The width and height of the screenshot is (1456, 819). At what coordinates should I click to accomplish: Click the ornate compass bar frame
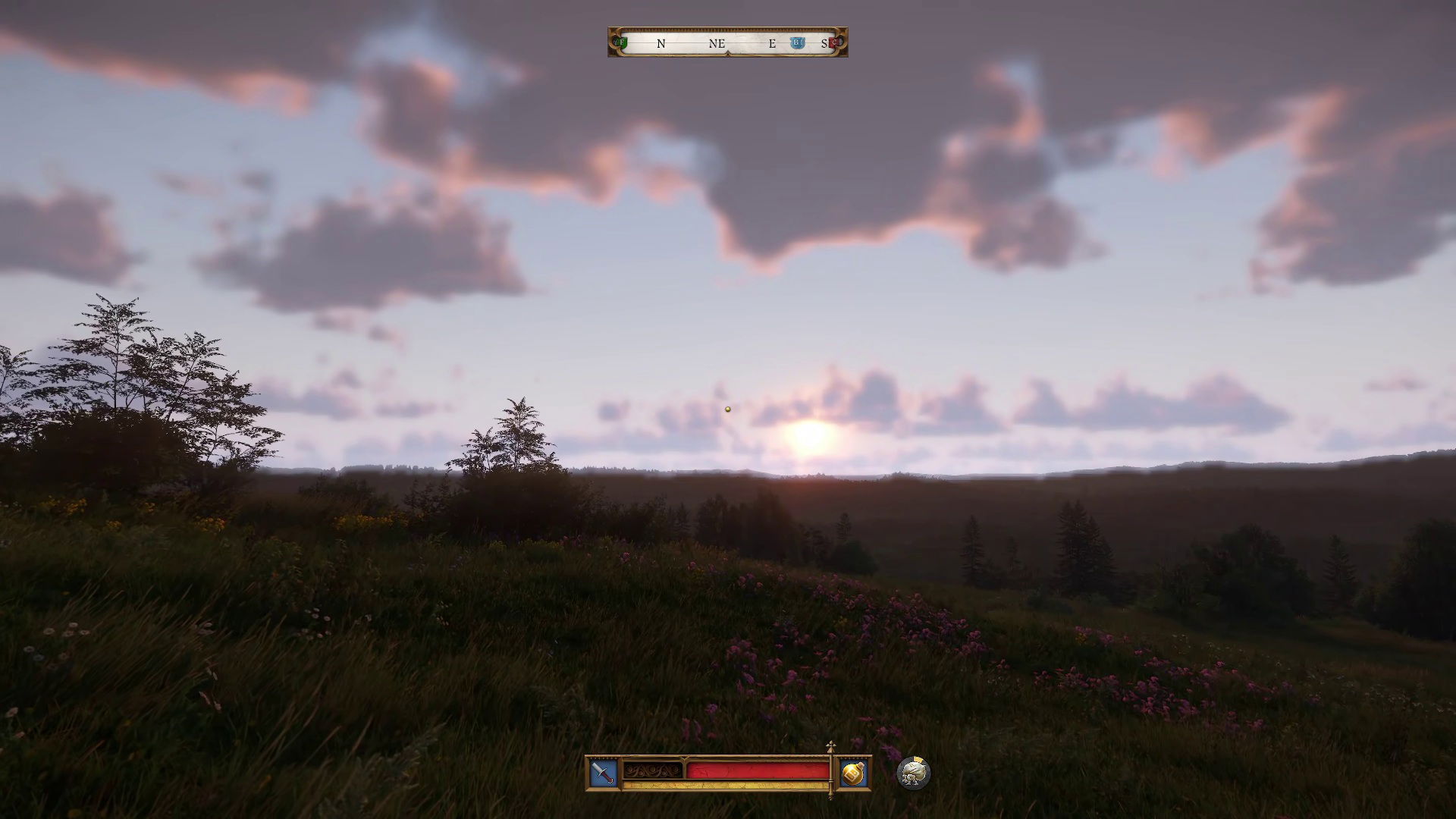click(728, 30)
